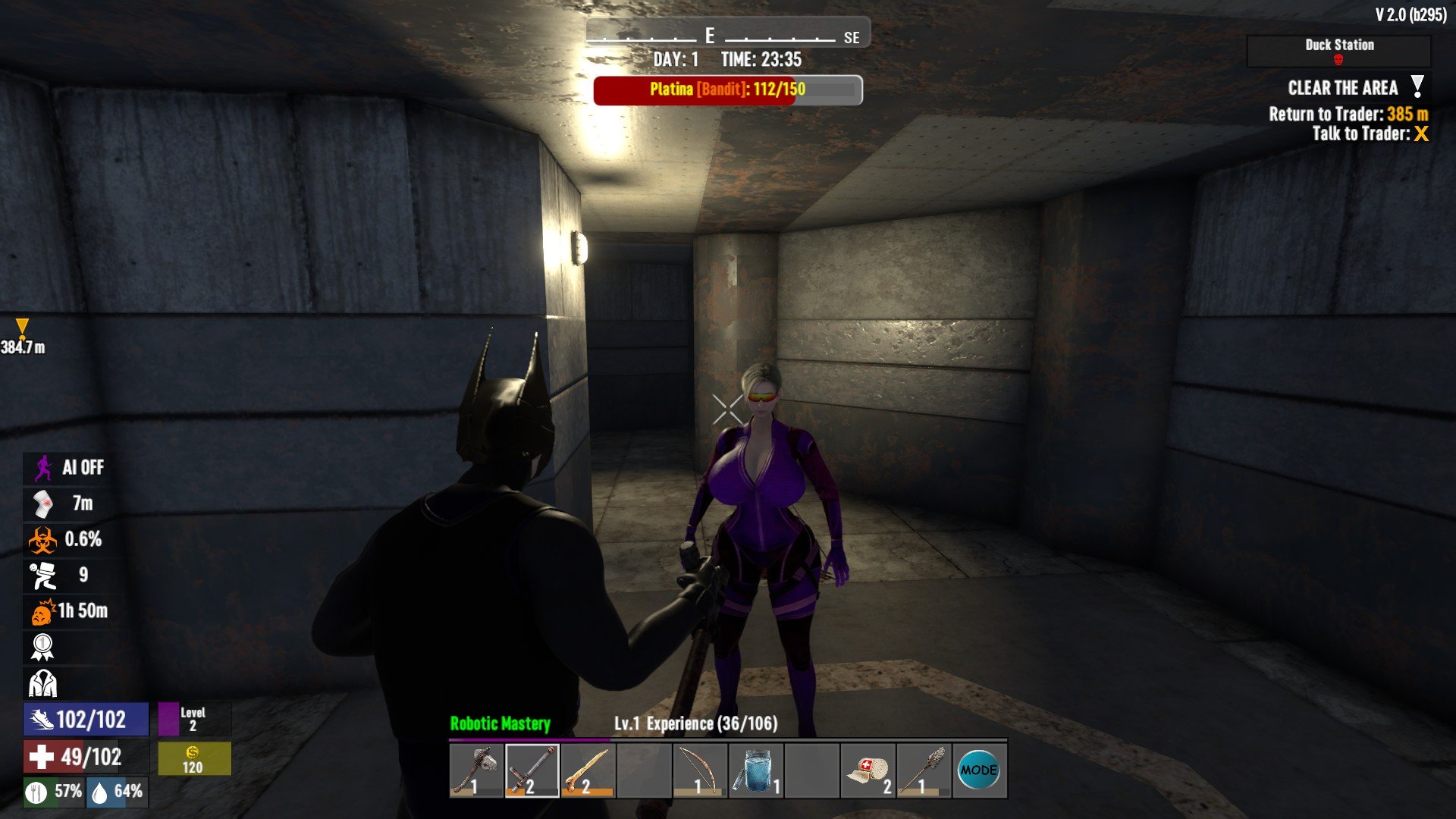
Task: Click the yellow waypoint distance marker
Action: coord(22,328)
